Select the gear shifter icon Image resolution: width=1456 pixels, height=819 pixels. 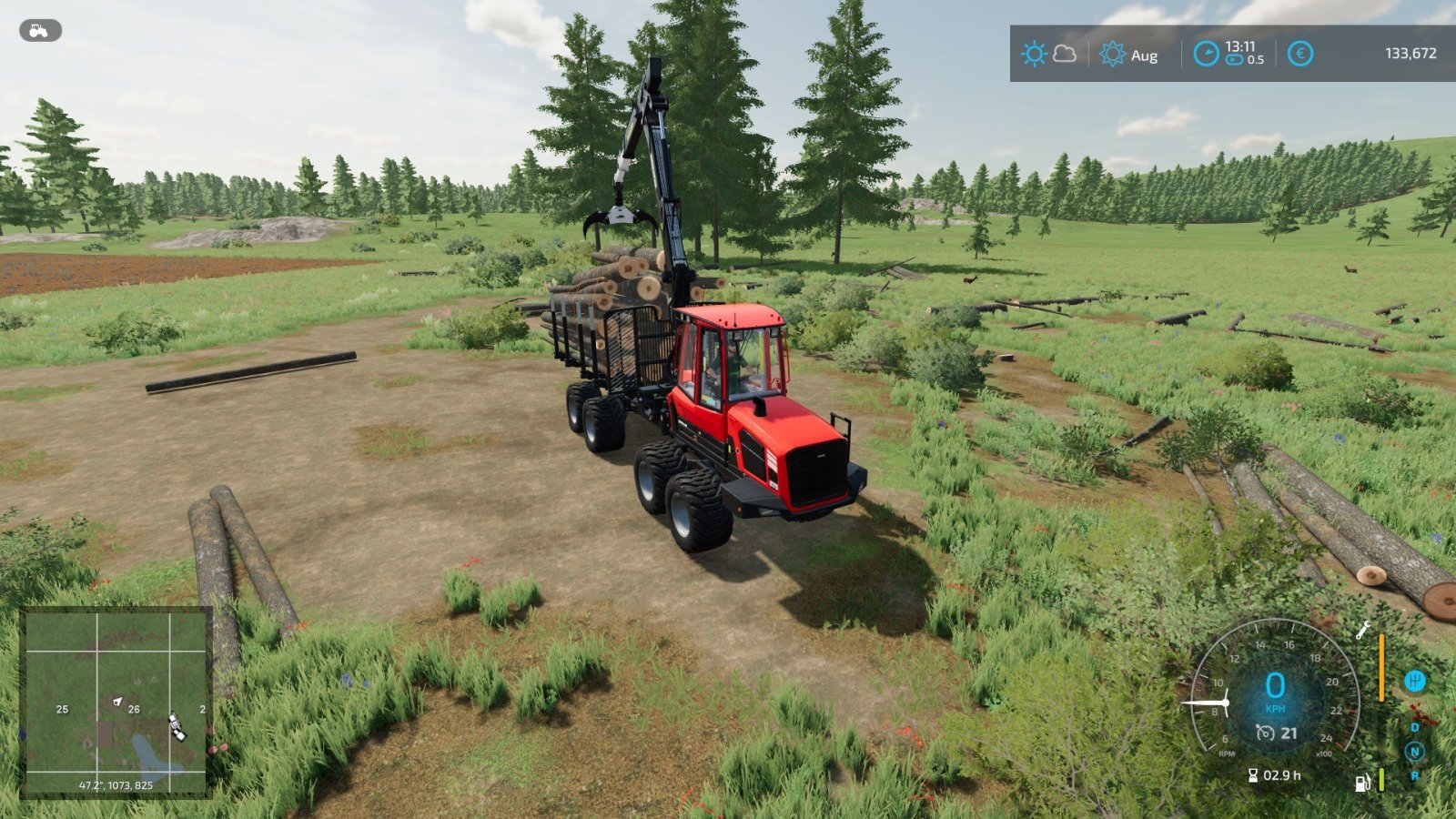[1414, 681]
